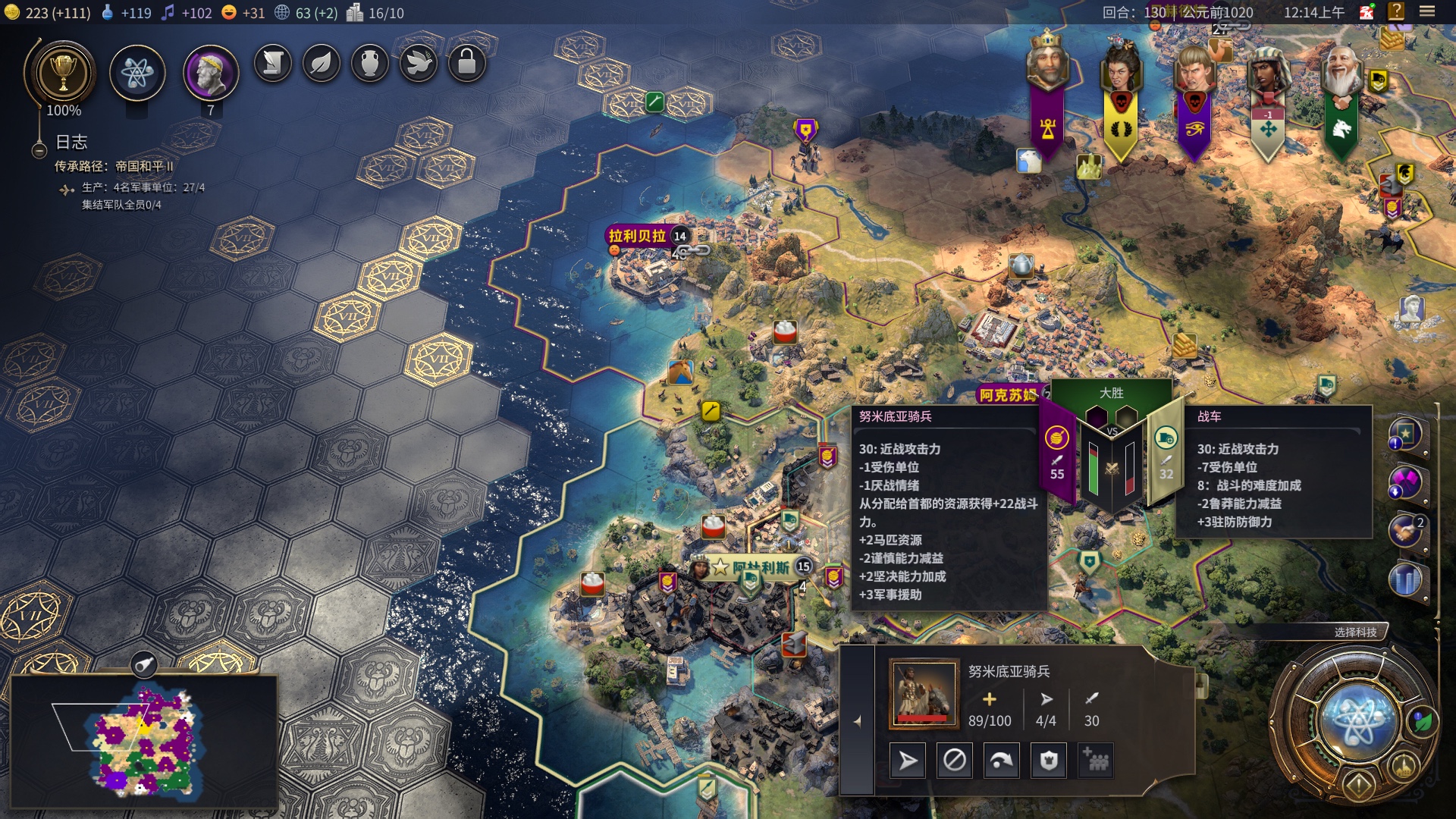This screenshot has width=1456, height=819.
Task: Open the leaf icon panel
Action: click(322, 63)
